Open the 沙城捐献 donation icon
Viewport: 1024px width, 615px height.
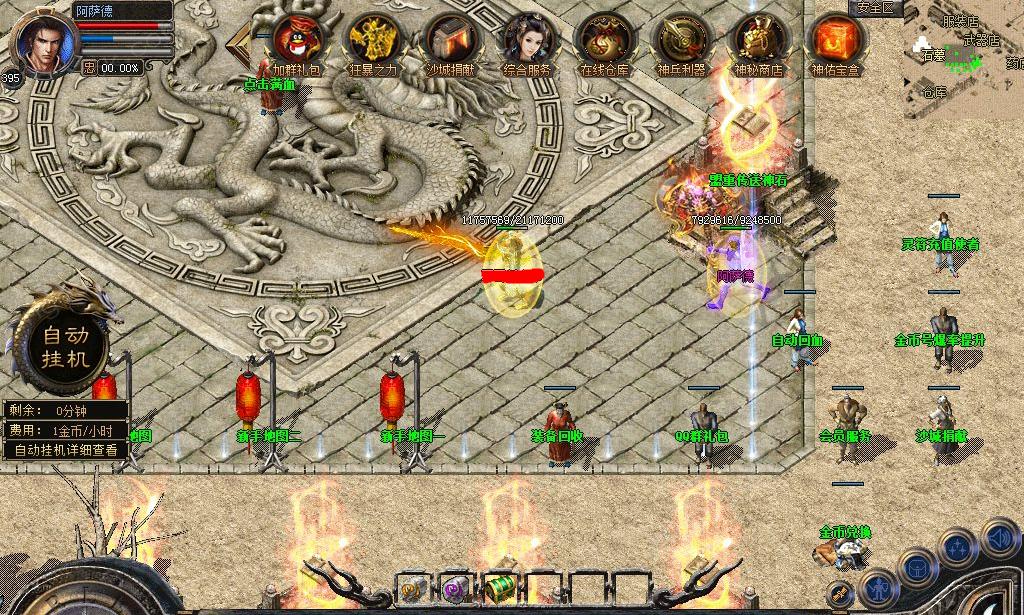(x=450, y=42)
